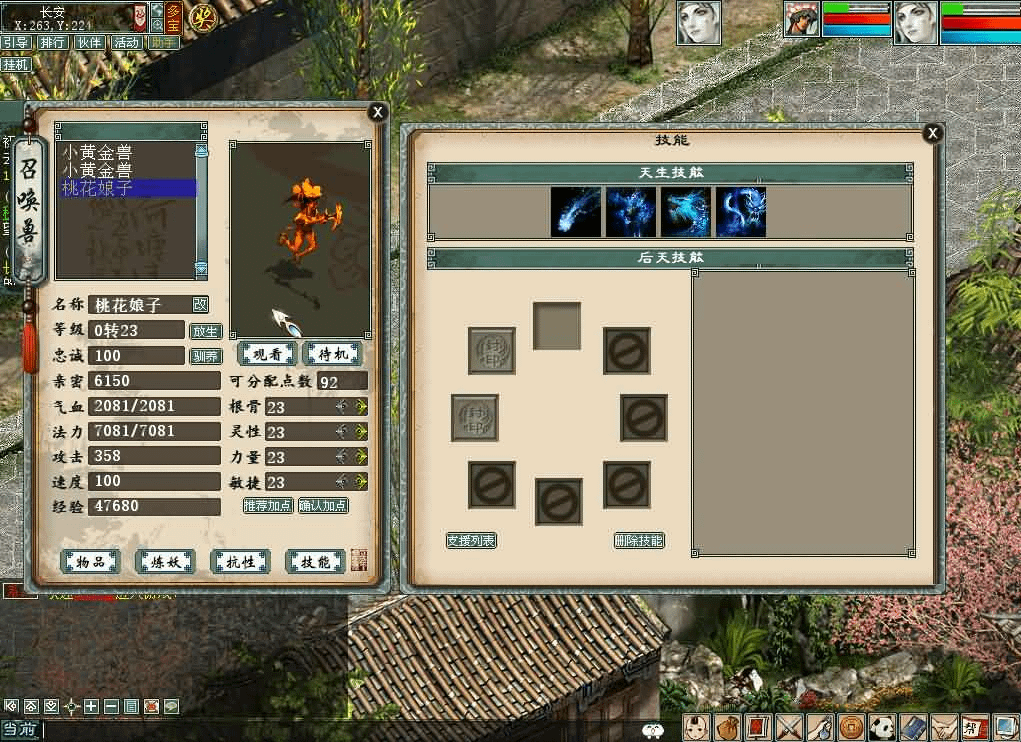Image resolution: width=1021 pixels, height=742 pixels.
Task: Select the blue comet innate skill icon
Action: [x=576, y=212]
